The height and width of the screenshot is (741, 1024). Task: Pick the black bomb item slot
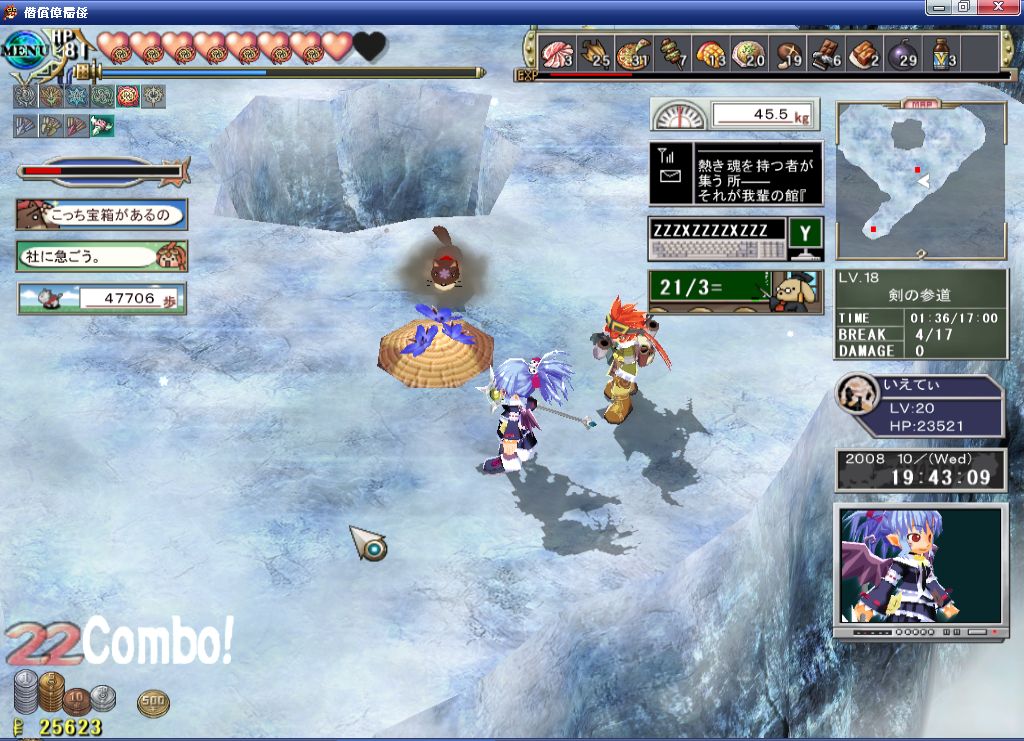pyautogui.click(x=901, y=54)
